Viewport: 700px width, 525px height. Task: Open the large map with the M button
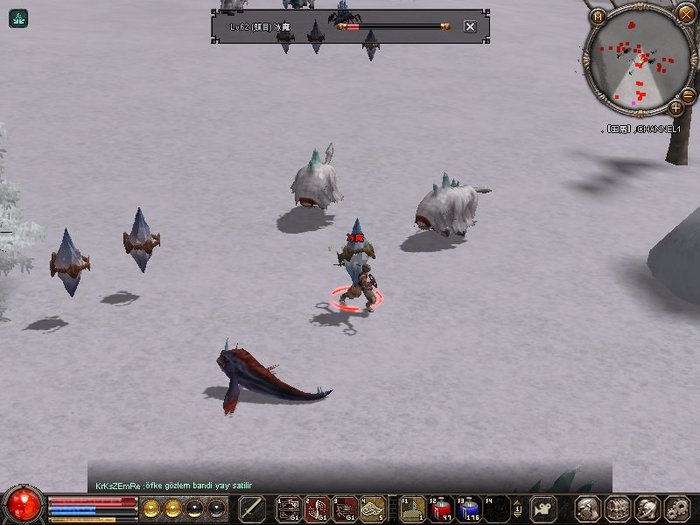pos(598,16)
